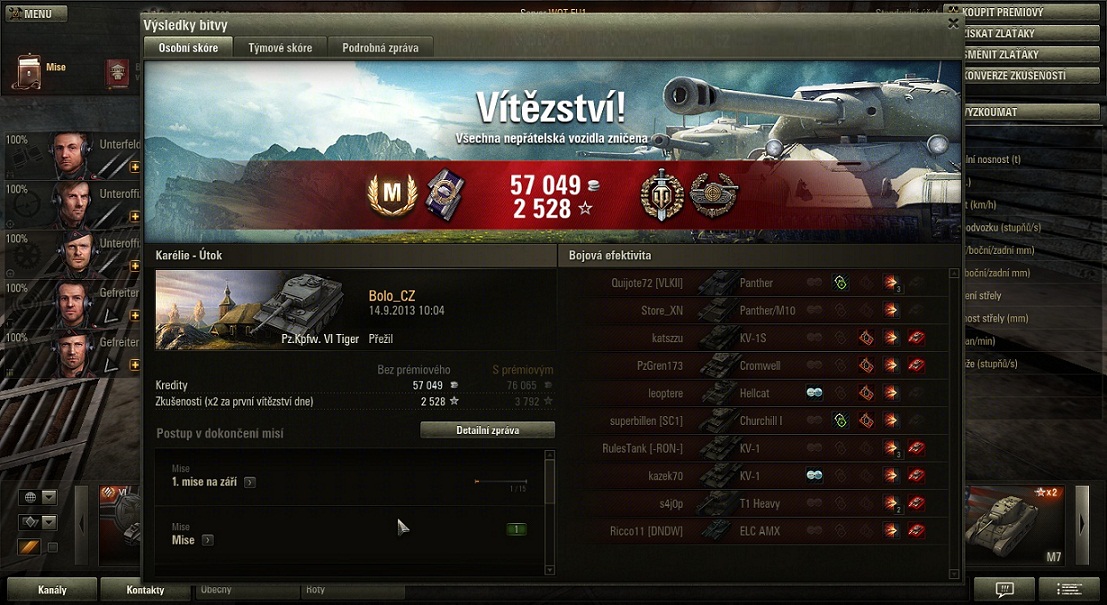Viewport: 1107px width, 605px height.
Task: Open the Kanály chat channels button
Action: pyautogui.click(x=52, y=590)
